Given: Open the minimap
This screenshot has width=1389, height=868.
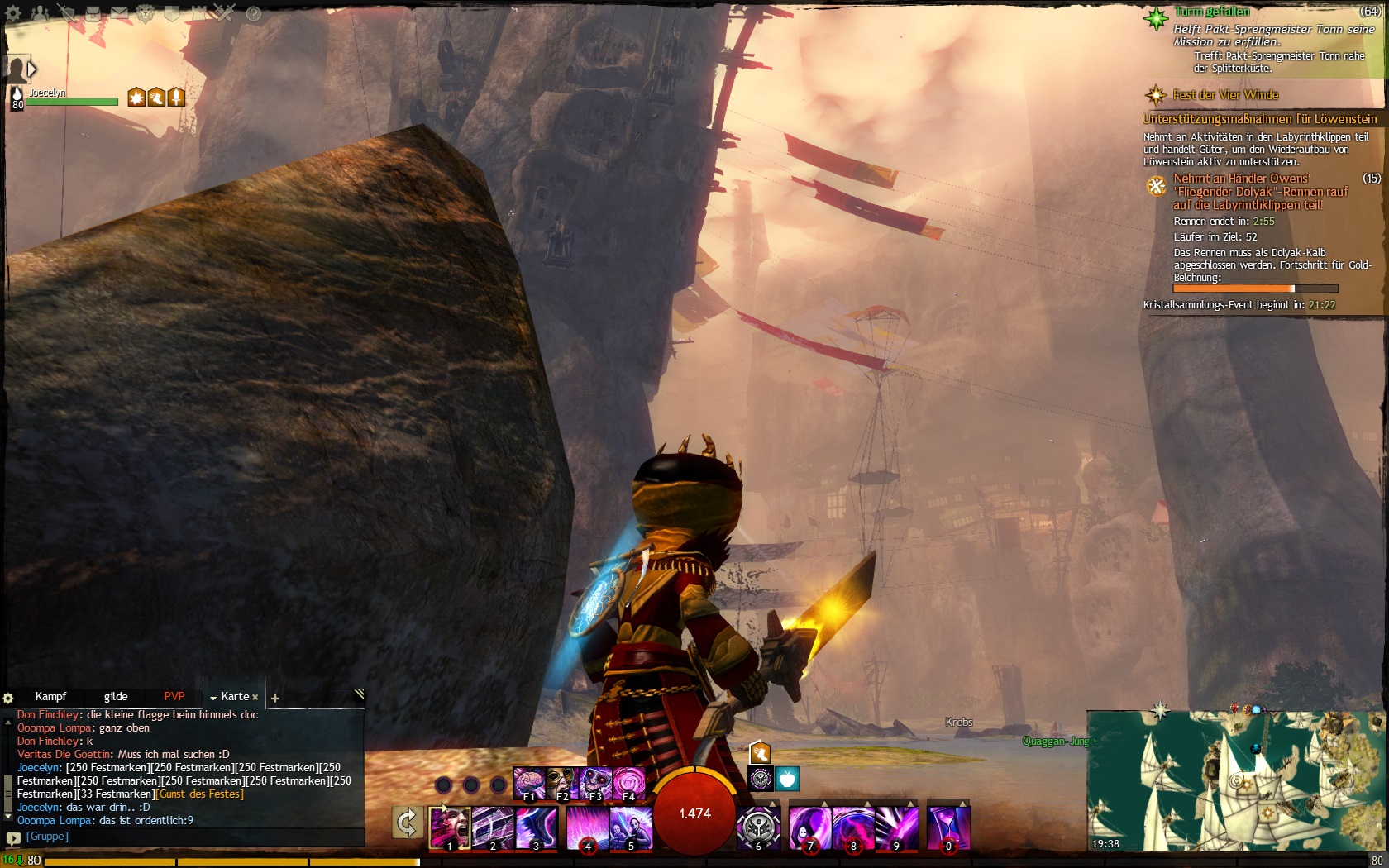Looking at the screenshot, I should (x=1236, y=781).
